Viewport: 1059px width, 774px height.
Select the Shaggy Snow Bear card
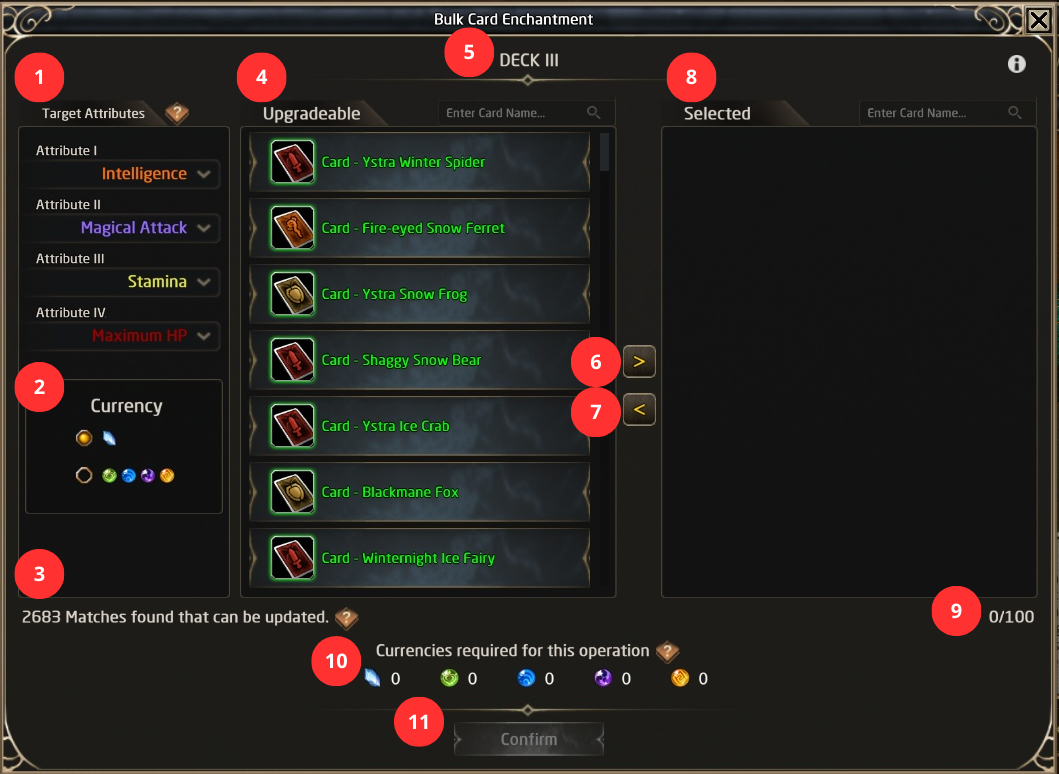pos(419,360)
